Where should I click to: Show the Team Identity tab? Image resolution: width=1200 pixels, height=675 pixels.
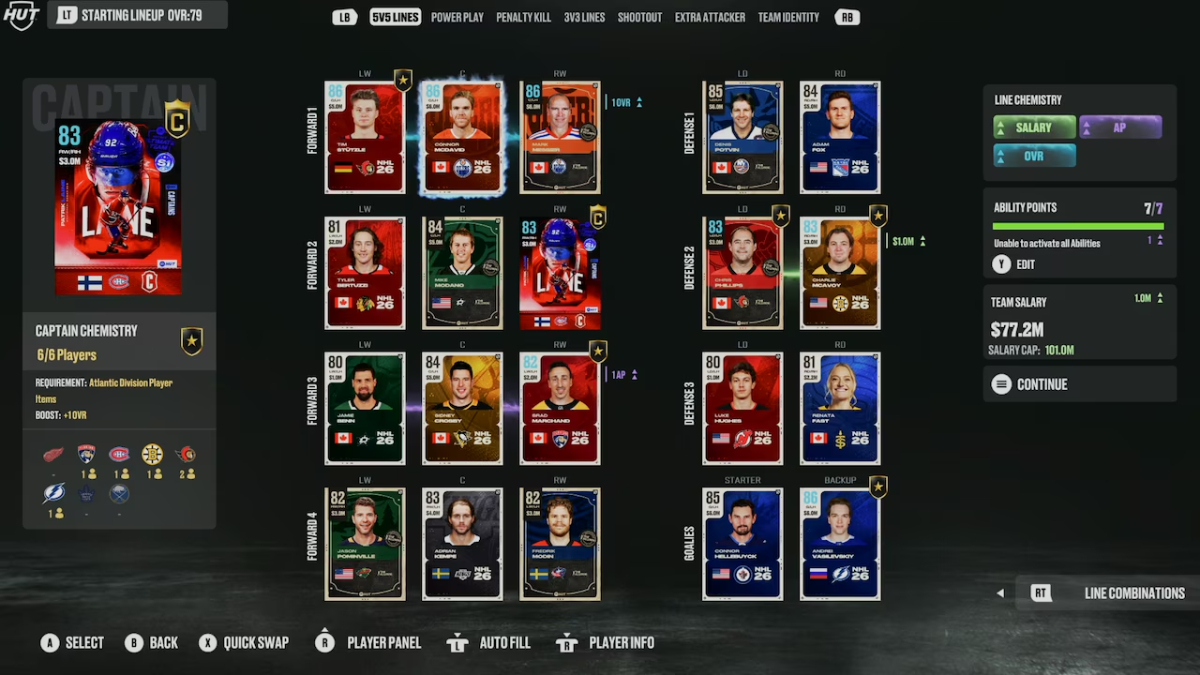(788, 17)
